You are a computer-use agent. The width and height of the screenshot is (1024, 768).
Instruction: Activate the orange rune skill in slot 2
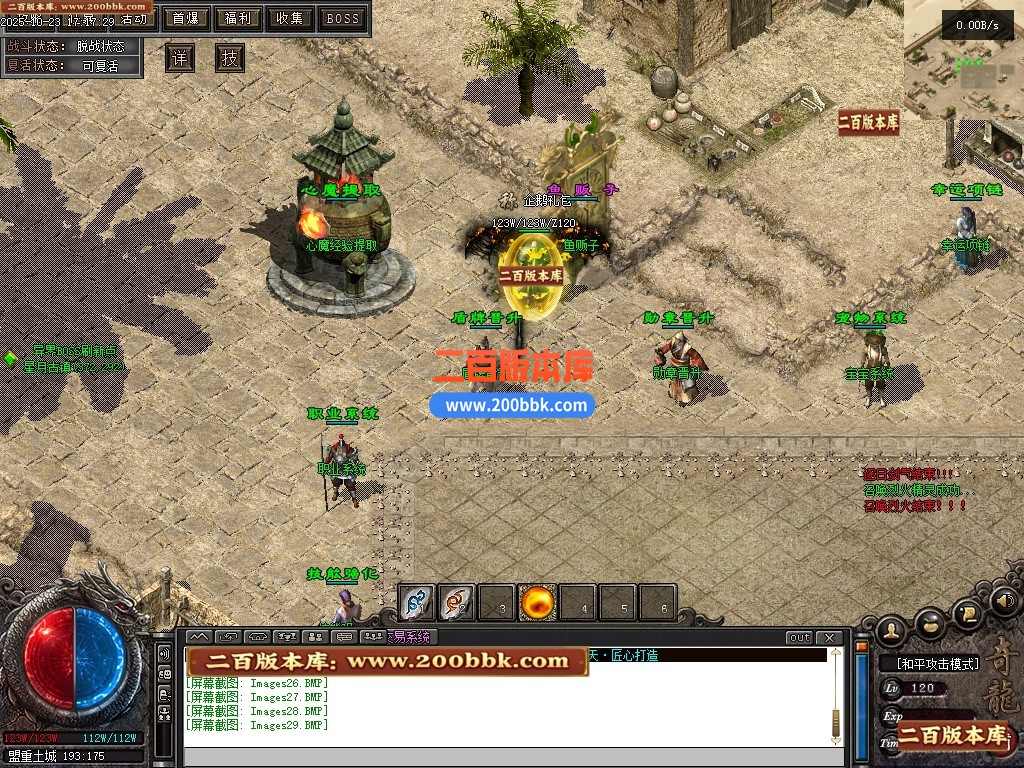[457, 603]
